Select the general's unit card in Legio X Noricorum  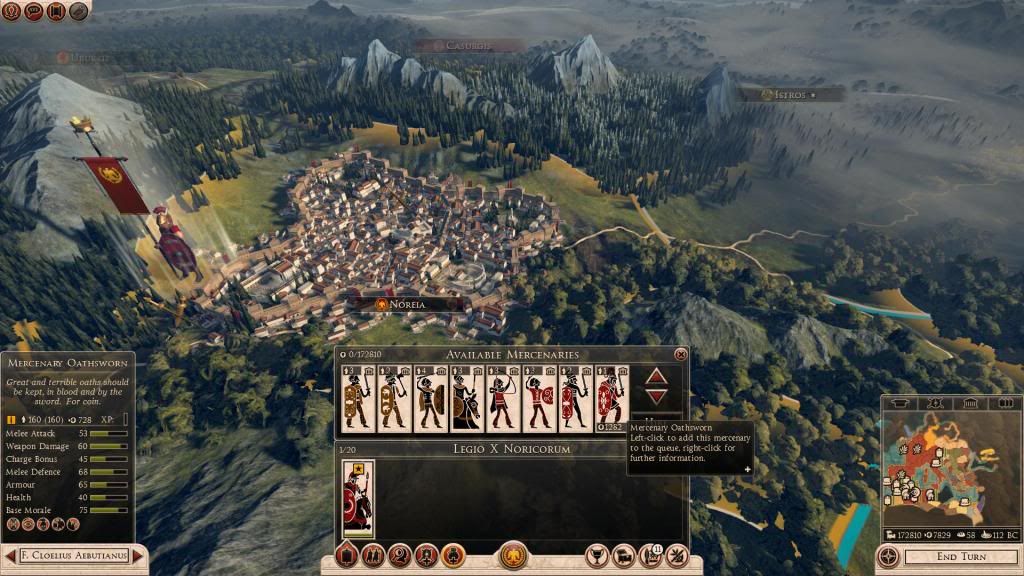(357, 498)
